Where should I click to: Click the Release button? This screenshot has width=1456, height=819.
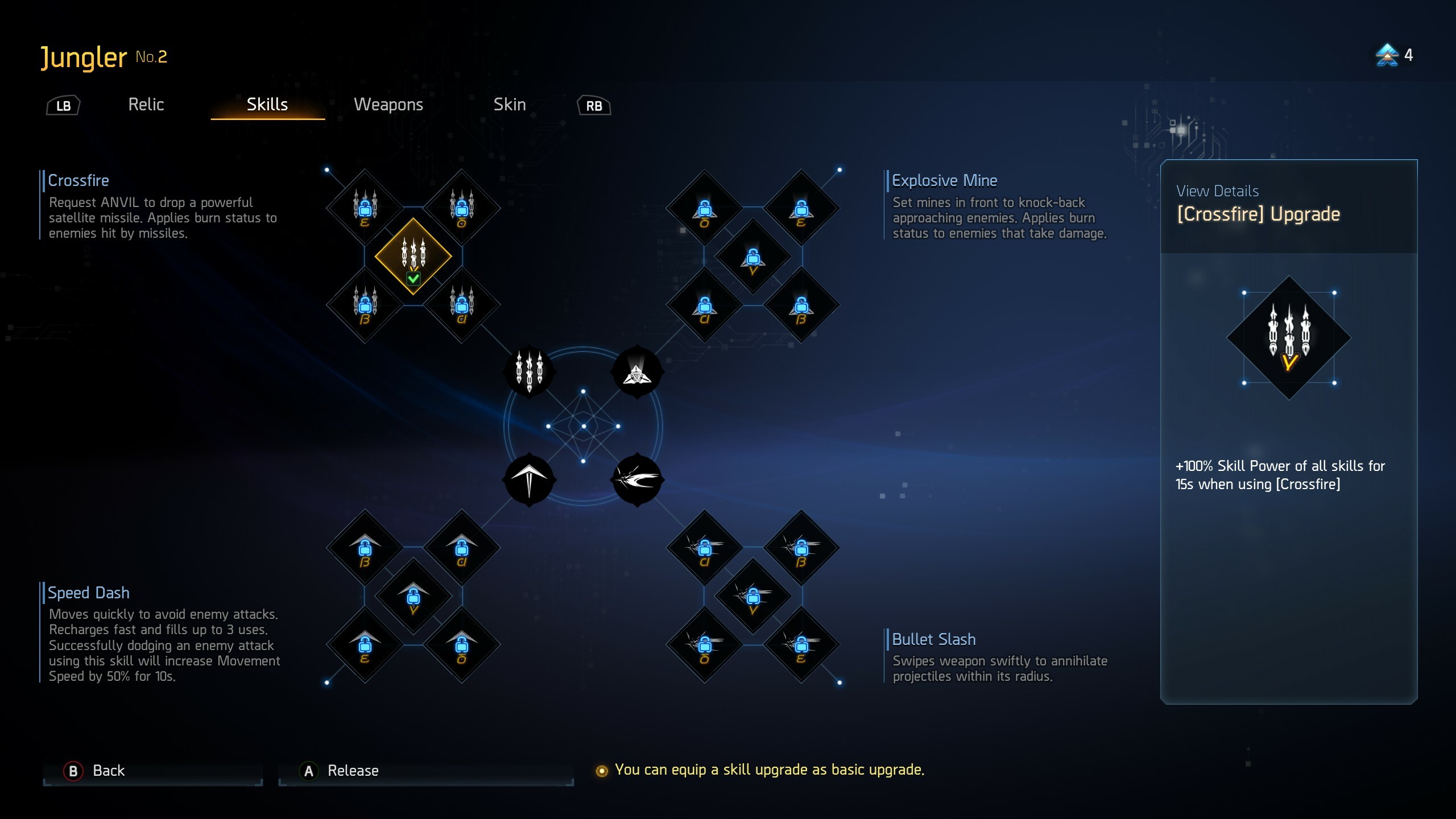click(353, 771)
